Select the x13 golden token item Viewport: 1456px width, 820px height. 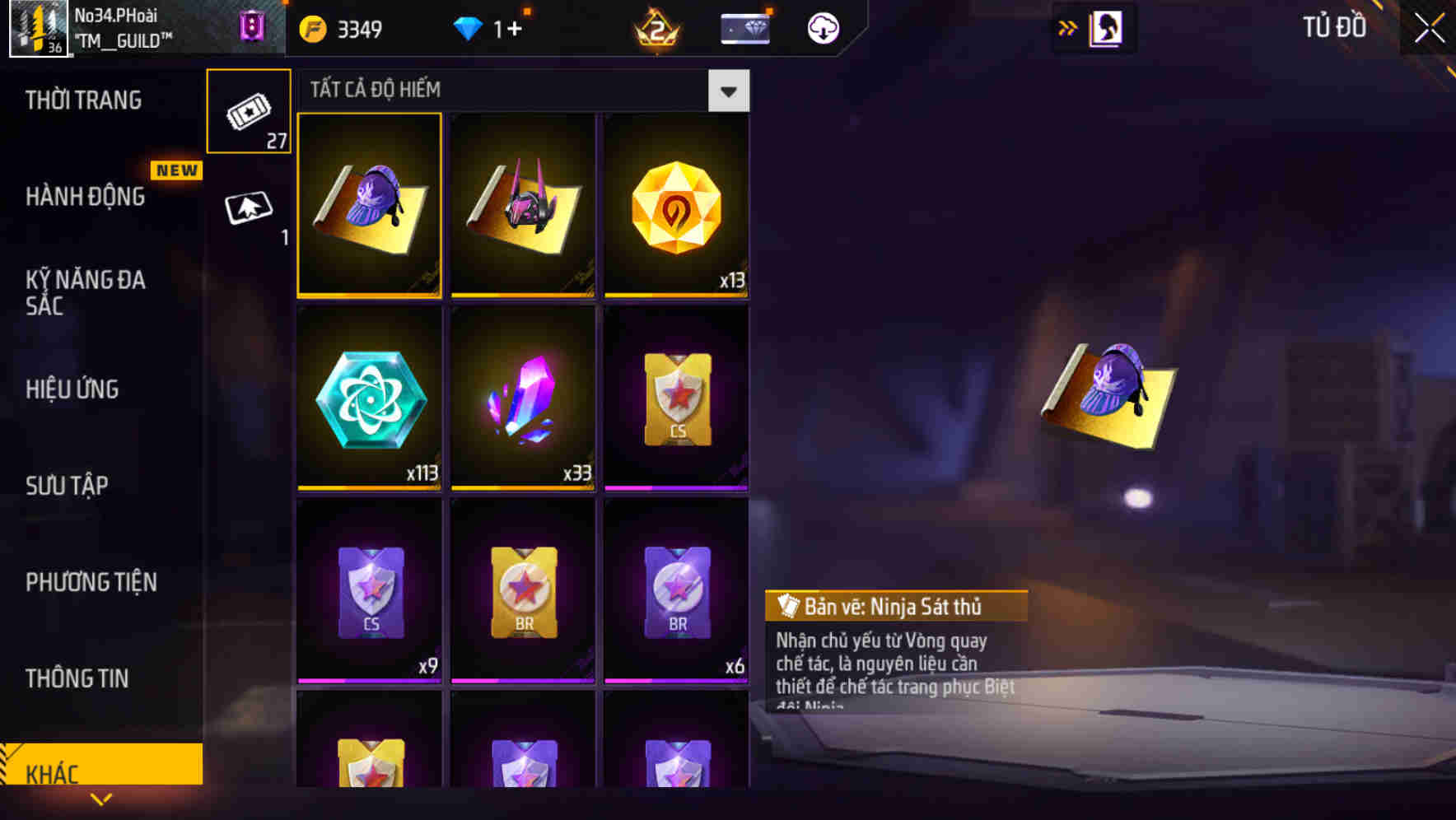pyautogui.click(x=675, y=206)
